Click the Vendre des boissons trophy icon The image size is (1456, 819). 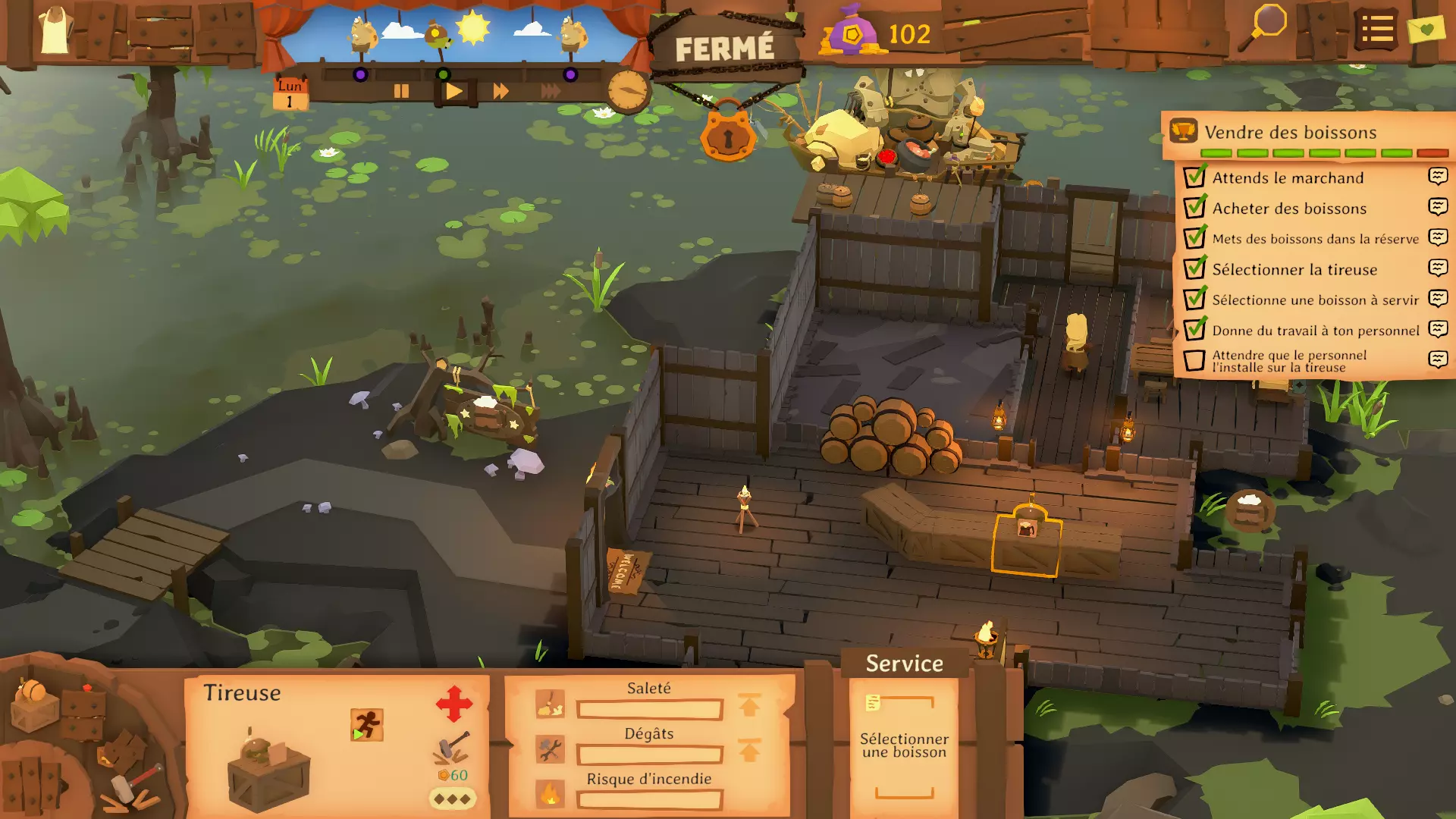click(x=1183, y=131)
